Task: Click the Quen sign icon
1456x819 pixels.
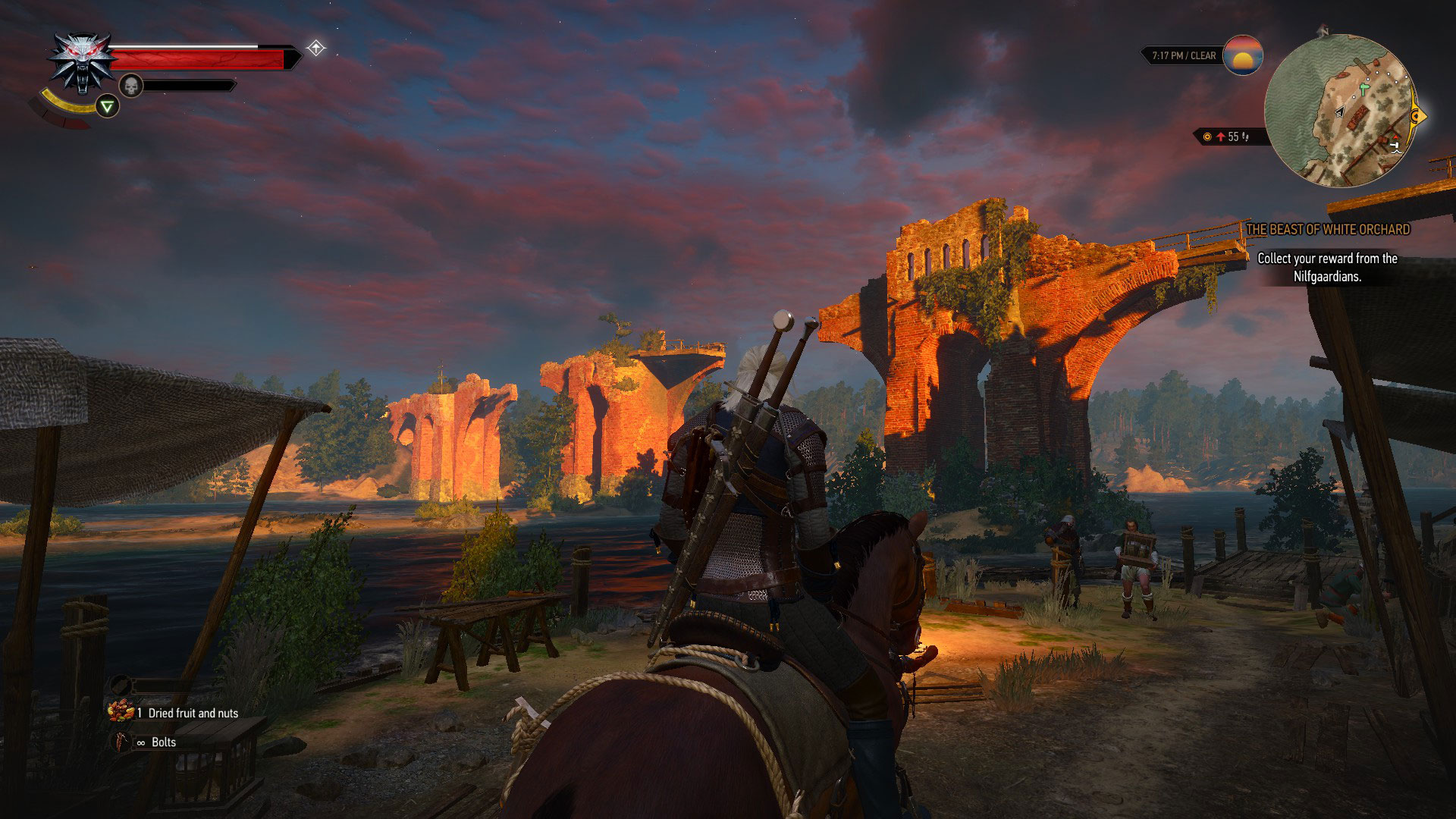Action: pos(107,106)
